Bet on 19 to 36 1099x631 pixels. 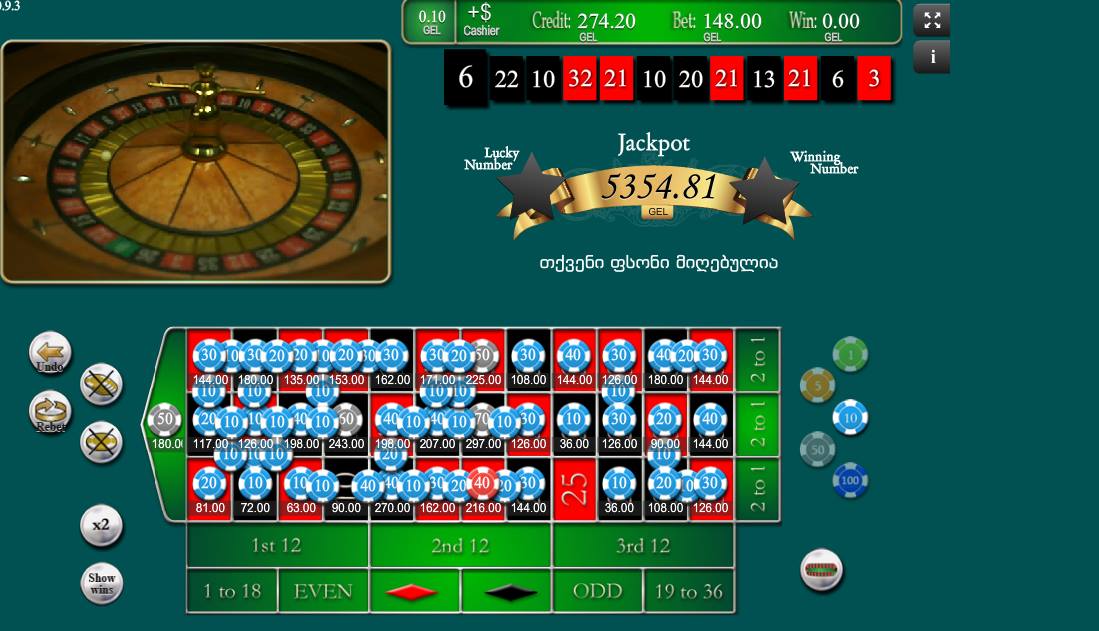[x=688, y=591]
